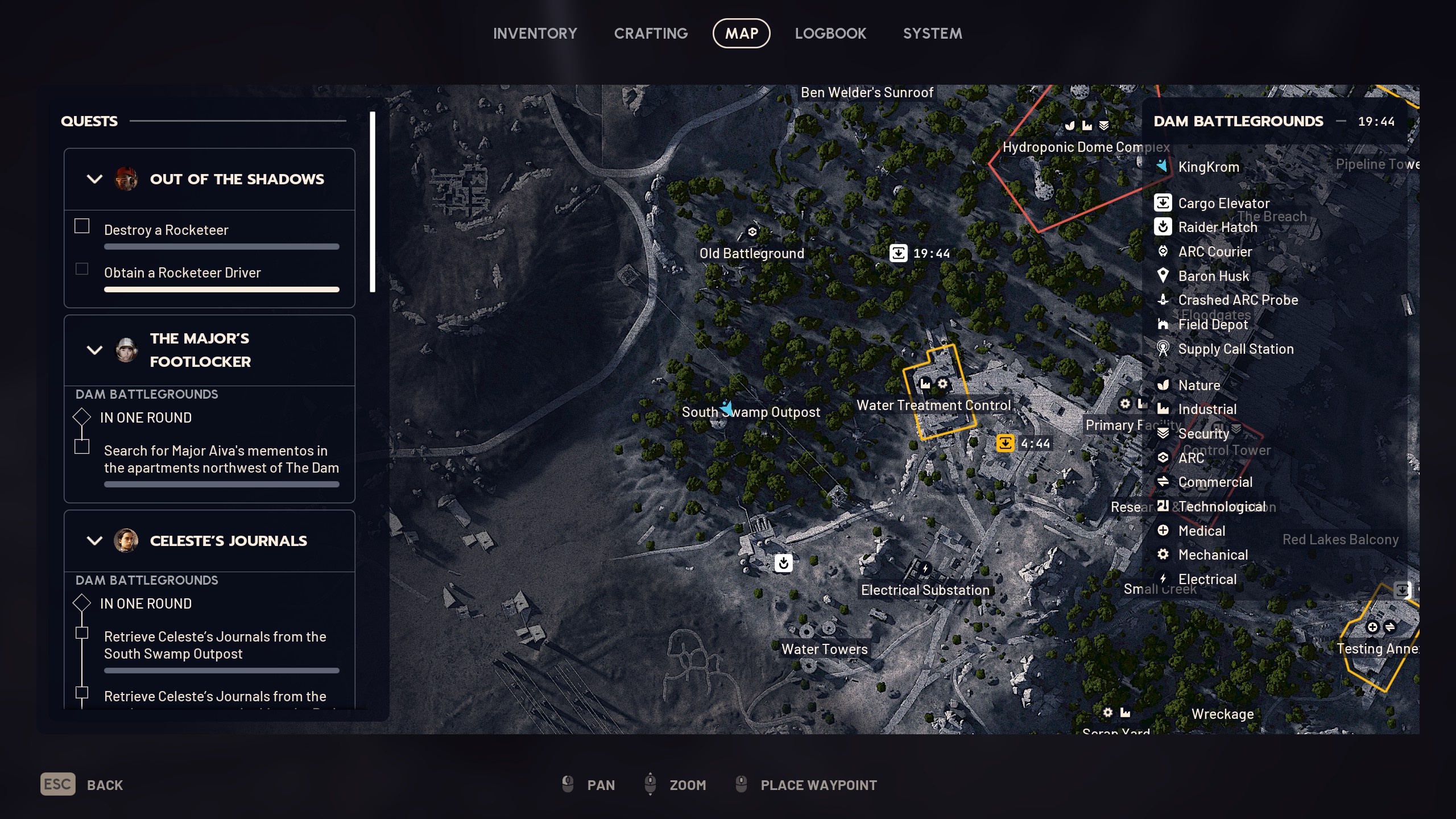Check the Destroy a Rocketeer objective box
The image size is (1456, 819).
coord(81,226)
